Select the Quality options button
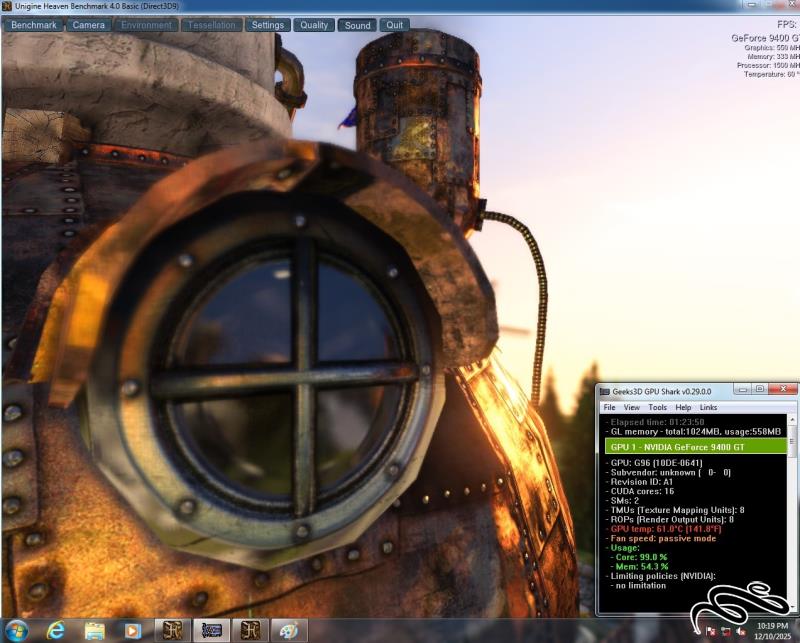 tap(314, 25)
